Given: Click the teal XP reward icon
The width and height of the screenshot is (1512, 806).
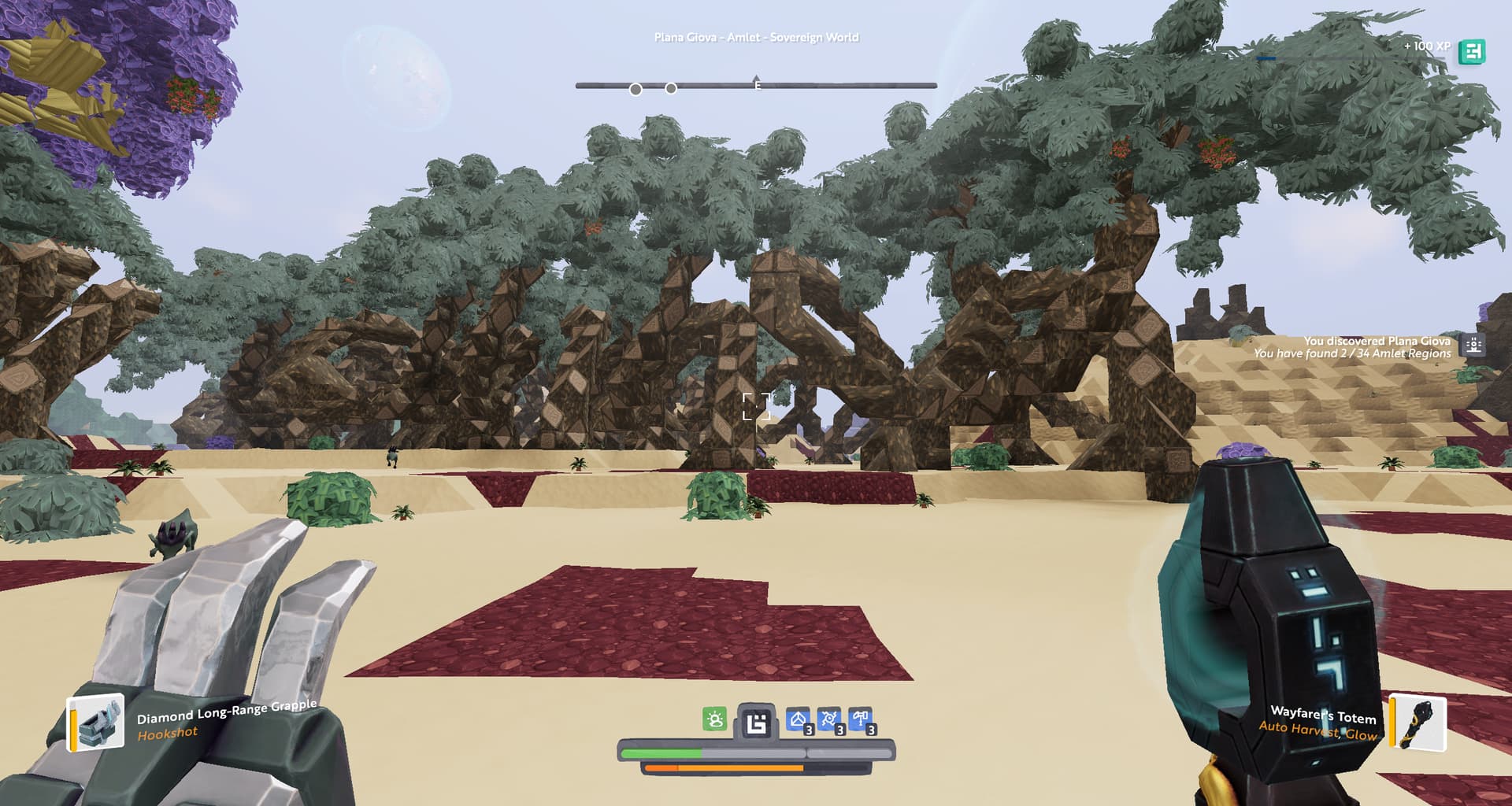Looking at the screenshot, I should 1471,52.
